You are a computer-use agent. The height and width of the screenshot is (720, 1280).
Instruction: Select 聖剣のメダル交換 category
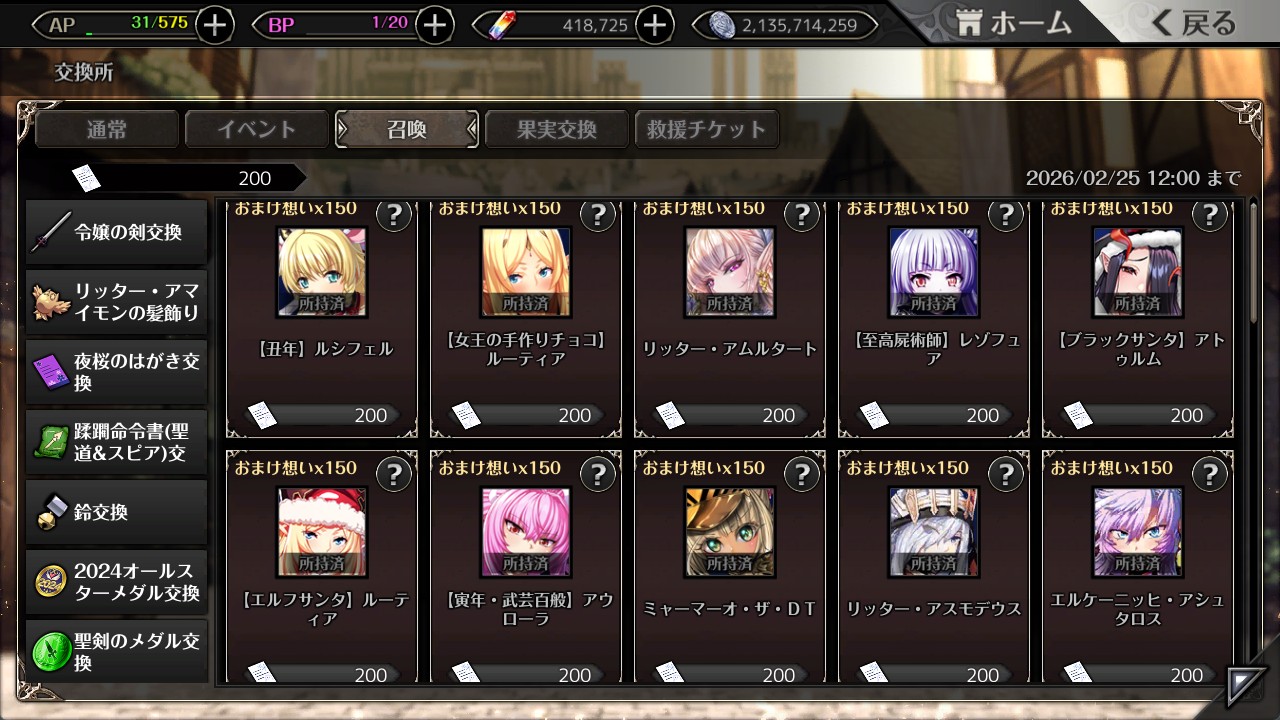pyautogui.click(x=117, y=651)
